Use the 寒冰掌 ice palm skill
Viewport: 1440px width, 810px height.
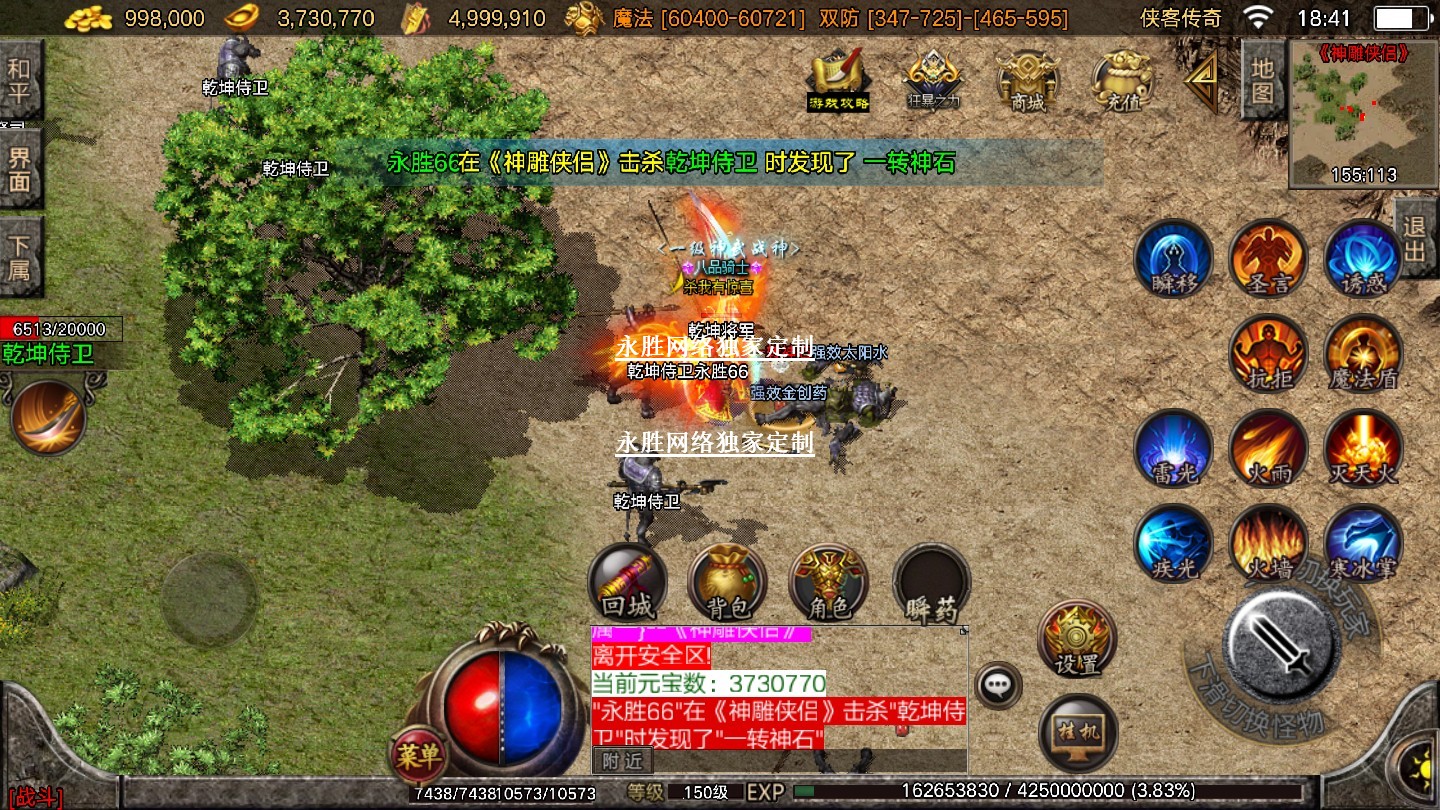(x=1363, y=543)
